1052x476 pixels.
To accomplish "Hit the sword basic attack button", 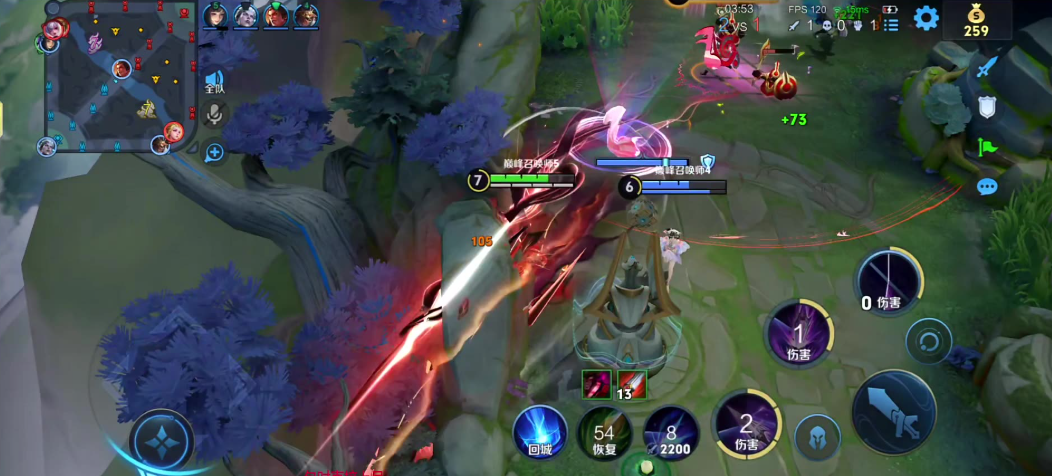I will tap(892, 412).
